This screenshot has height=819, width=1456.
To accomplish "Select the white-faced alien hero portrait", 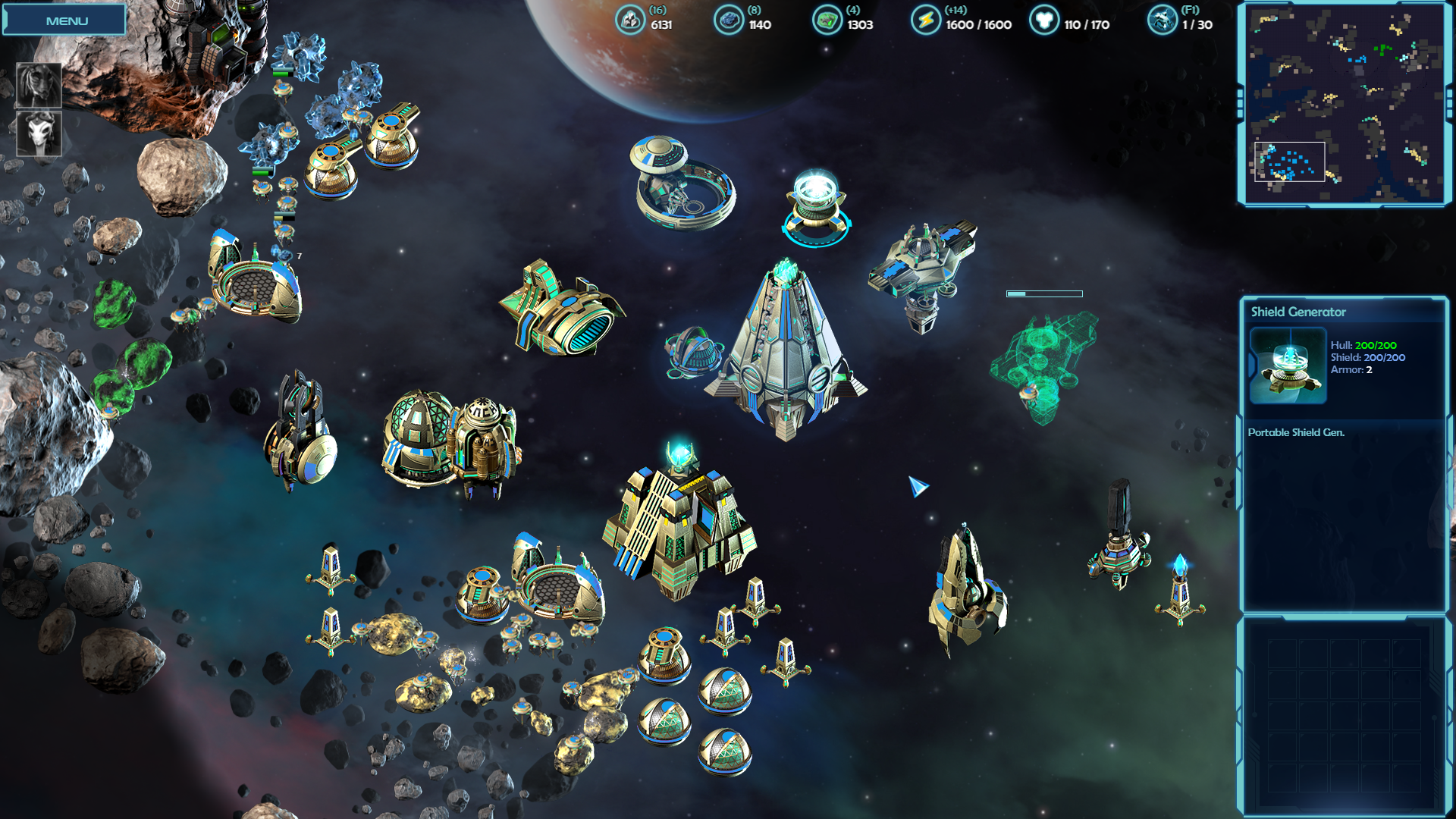I will coord(39,133).
